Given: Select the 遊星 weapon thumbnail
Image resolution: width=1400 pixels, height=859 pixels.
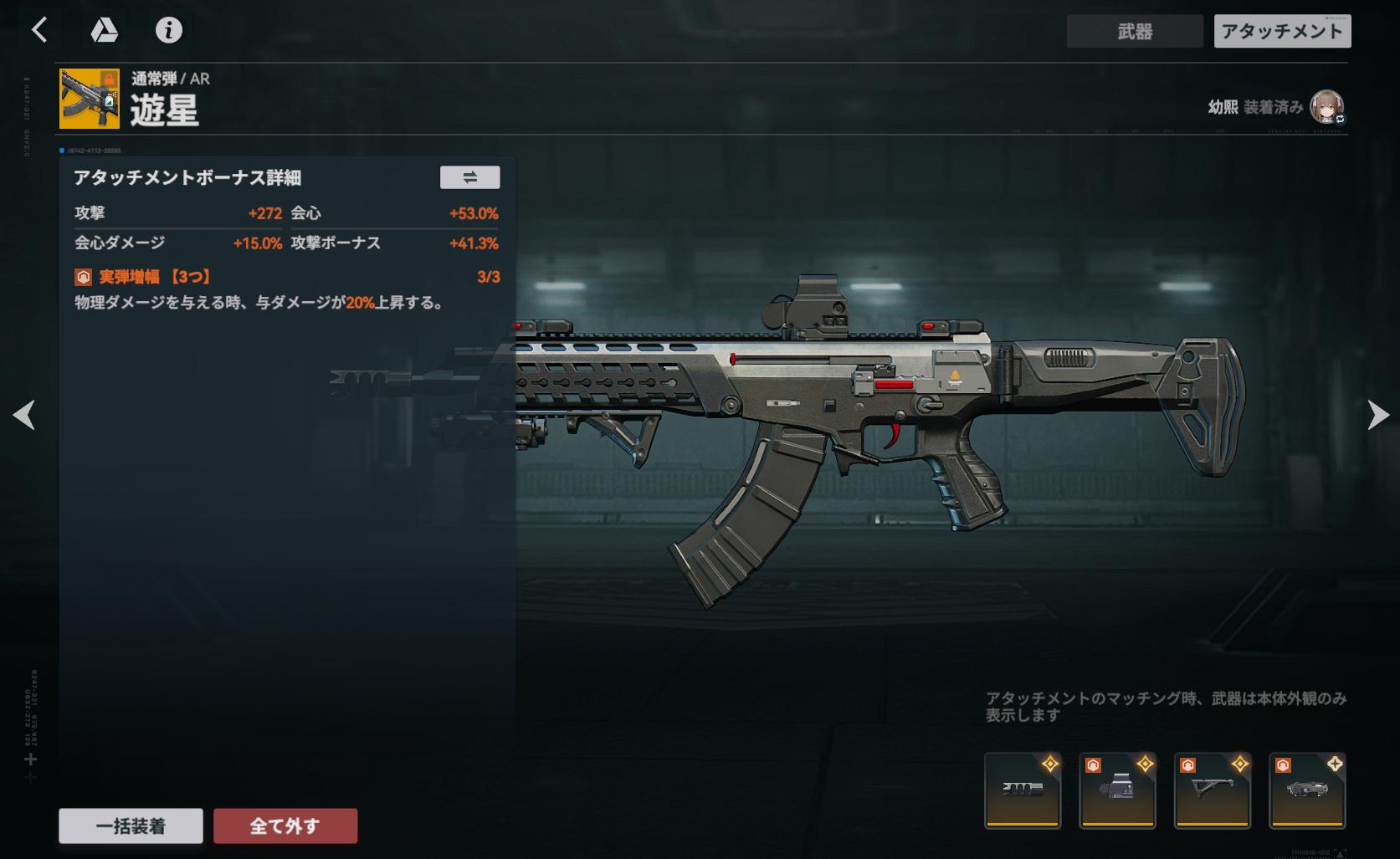Looking at the screenshot, I should click(x=90, y=99).
